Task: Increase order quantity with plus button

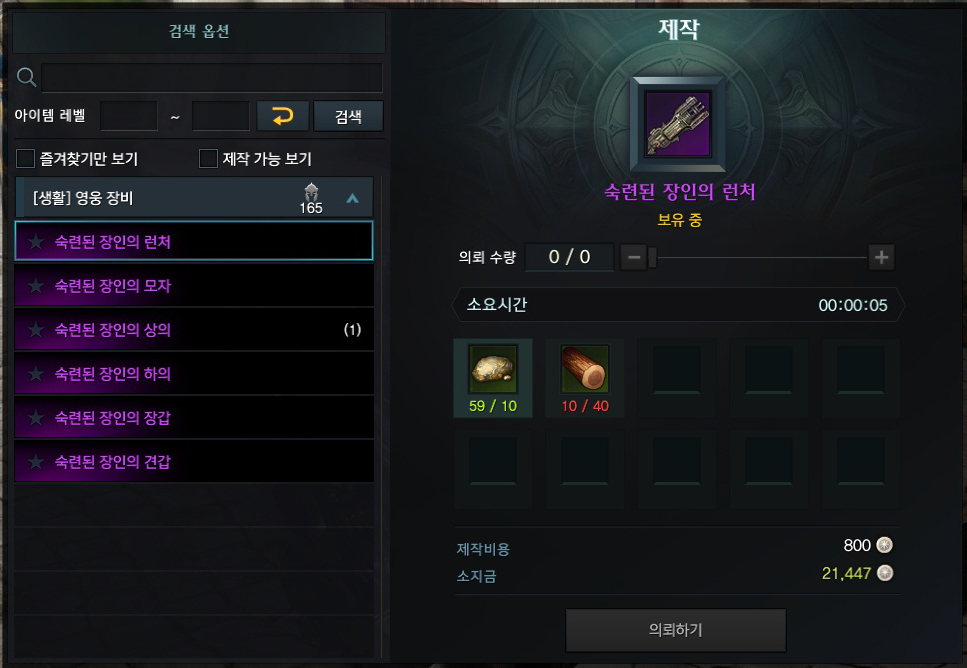Action: click(x=881, y=257)
